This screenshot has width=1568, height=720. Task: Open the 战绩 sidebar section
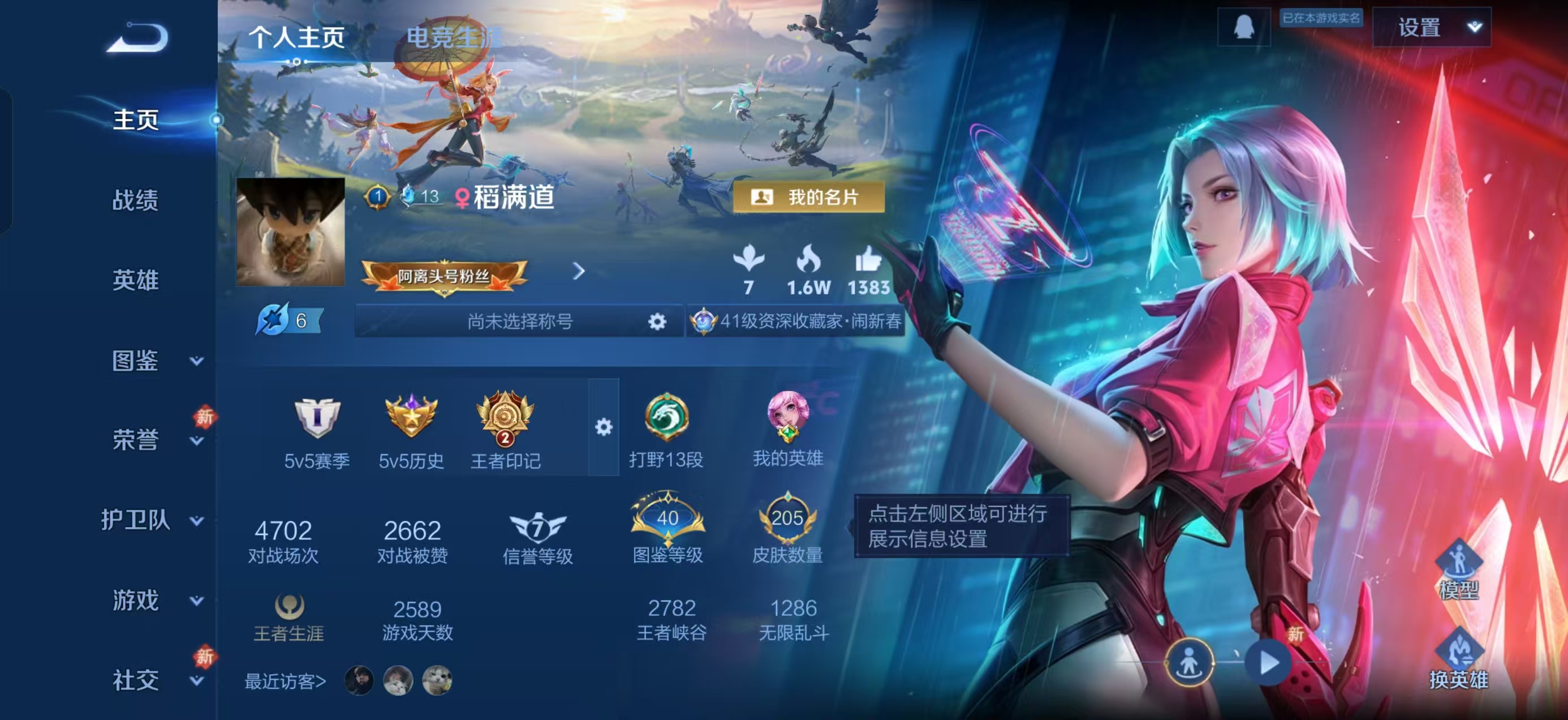coord(135,200)
